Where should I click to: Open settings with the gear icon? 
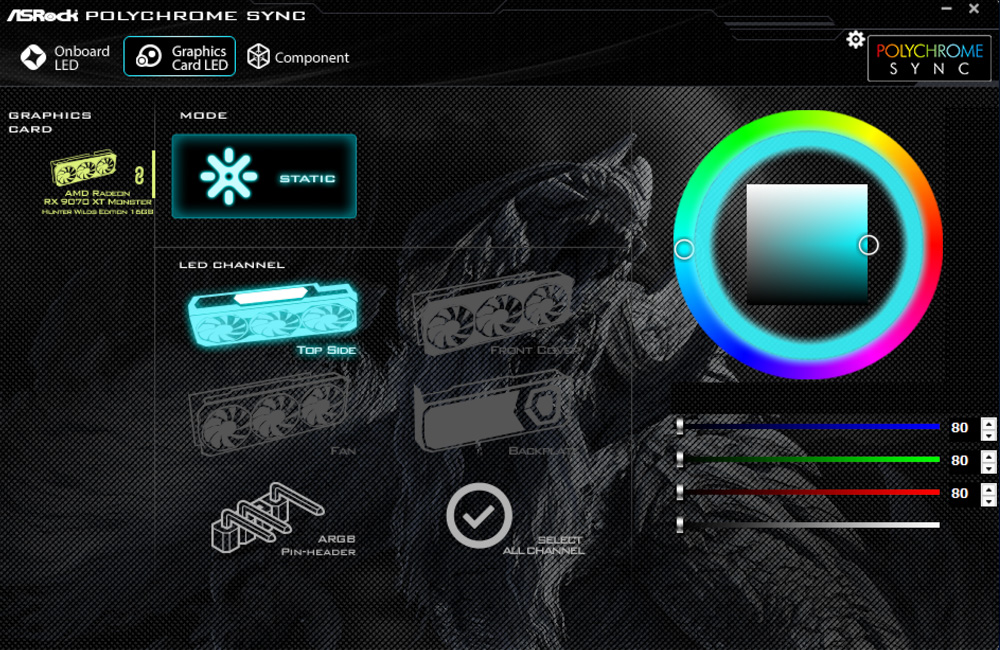tap(855, 39)
